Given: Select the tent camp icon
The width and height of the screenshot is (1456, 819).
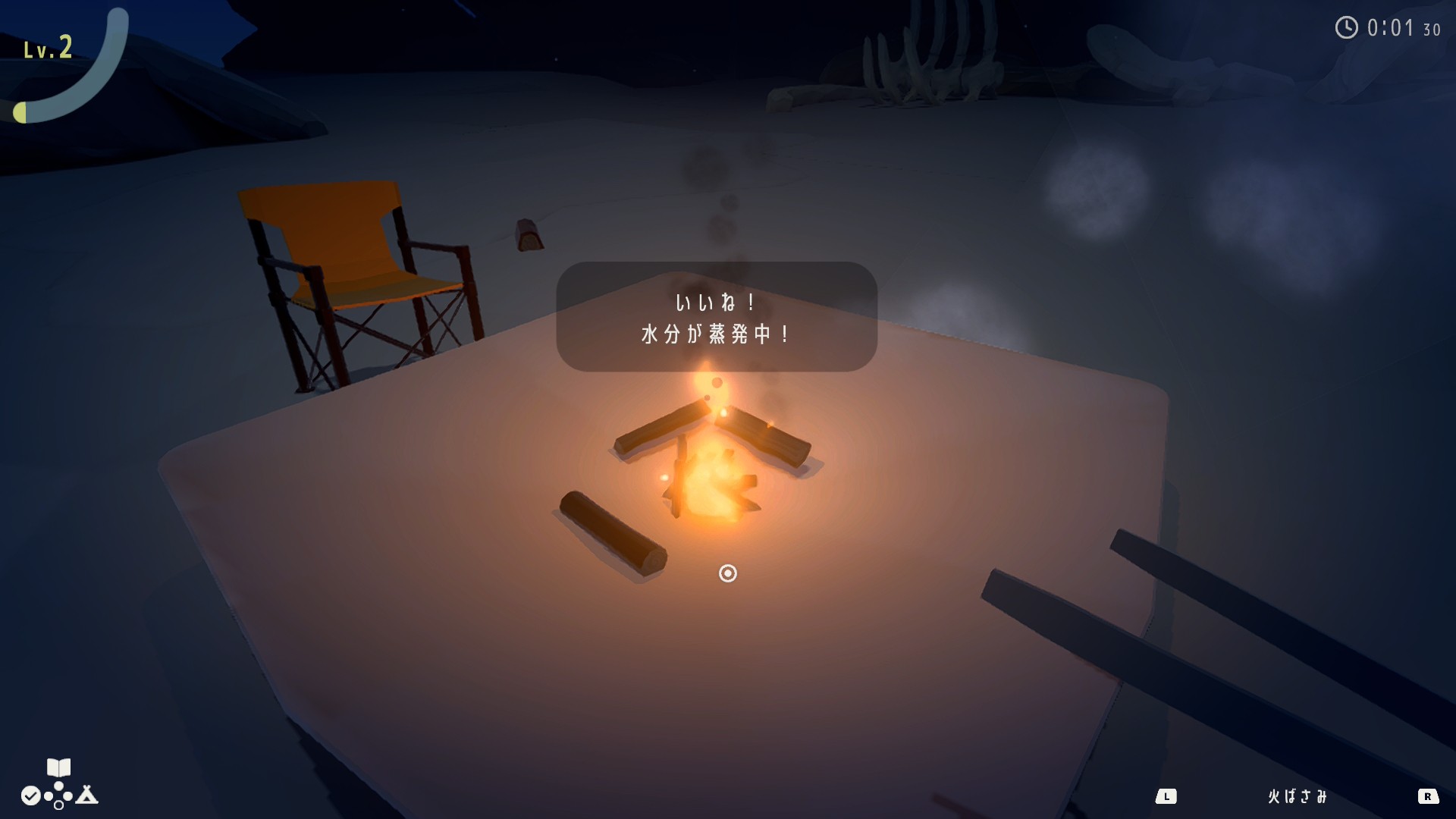Looking at the screenshot, I should pyautogui.click(x=87, y=795).
